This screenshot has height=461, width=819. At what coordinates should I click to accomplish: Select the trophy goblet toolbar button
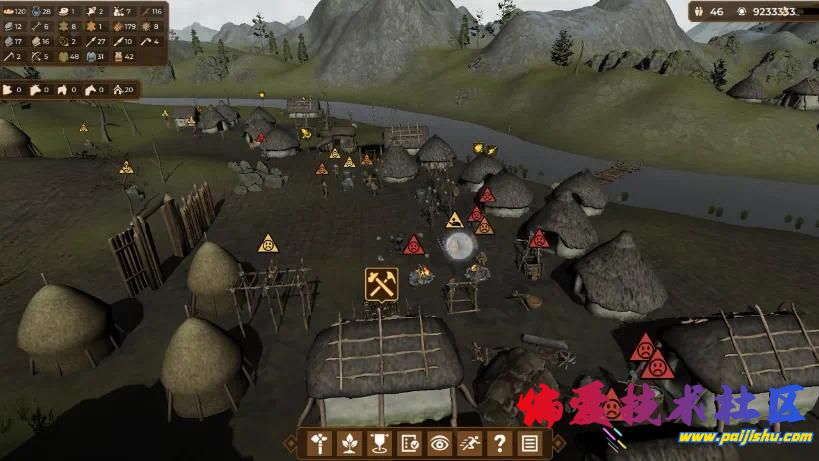[x=380, y=444]
